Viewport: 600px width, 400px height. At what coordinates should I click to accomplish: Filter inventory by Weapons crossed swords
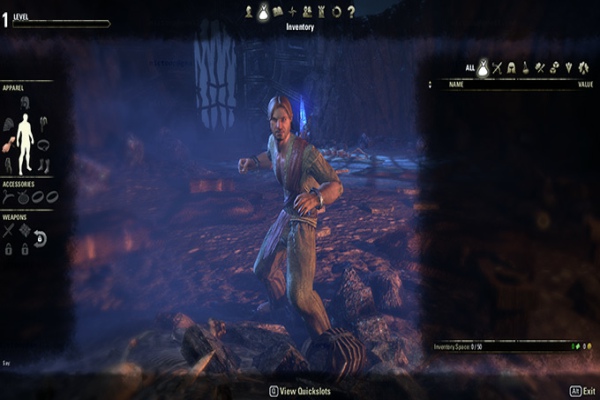(496, 68)
